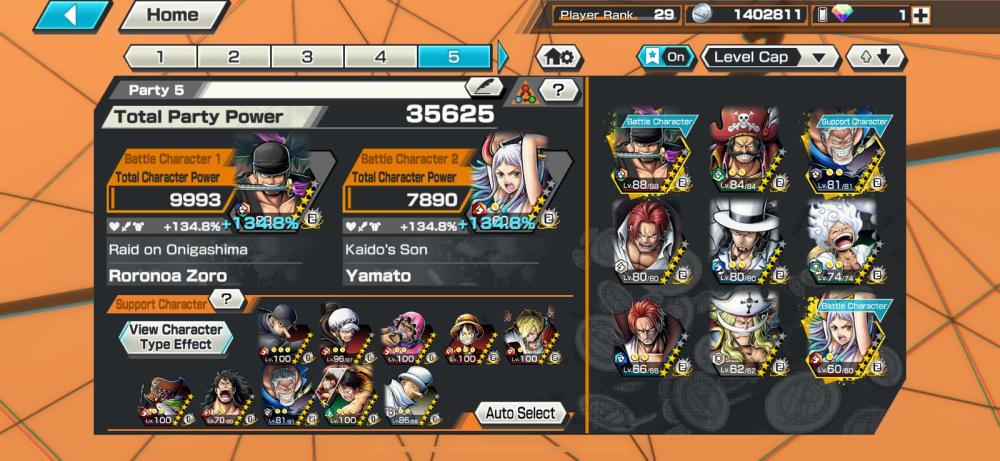The width and height of the screenshot is (1000, 461).
Task: Open the house gear settings button
Action: 560,57
